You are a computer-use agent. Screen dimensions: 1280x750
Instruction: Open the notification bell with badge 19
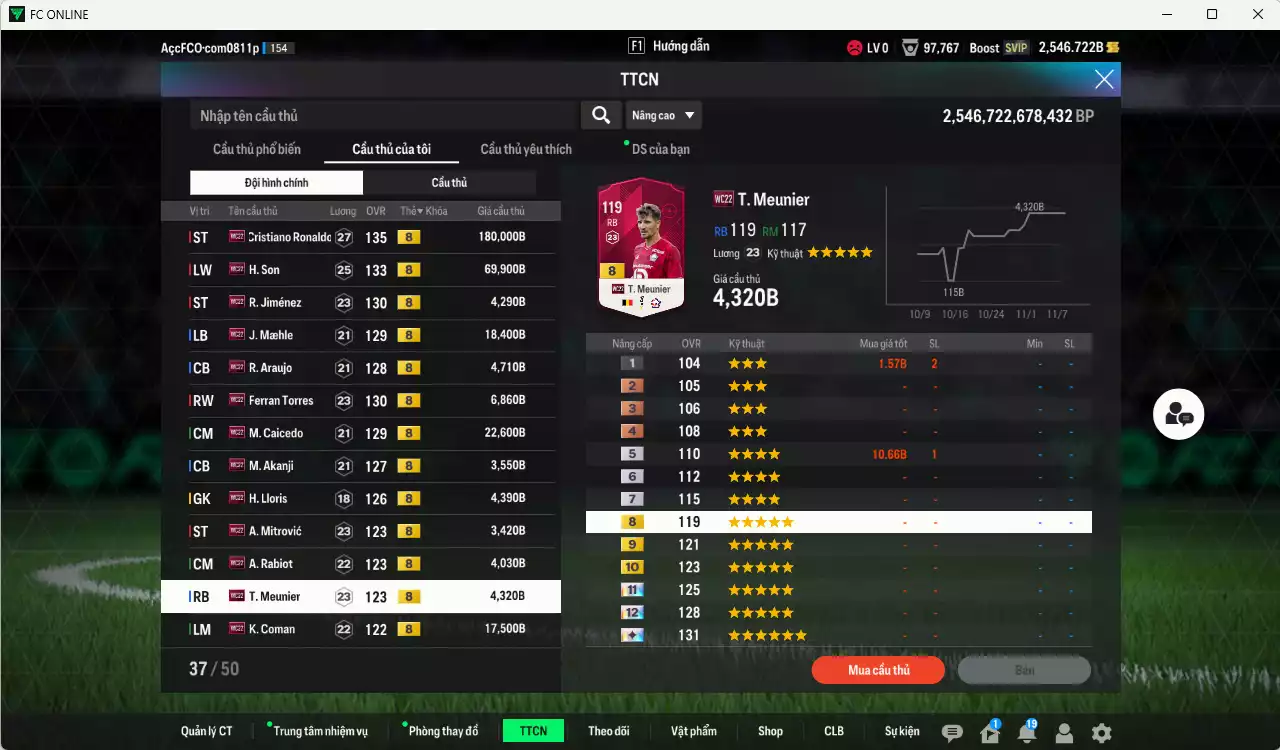point(1026,733)
